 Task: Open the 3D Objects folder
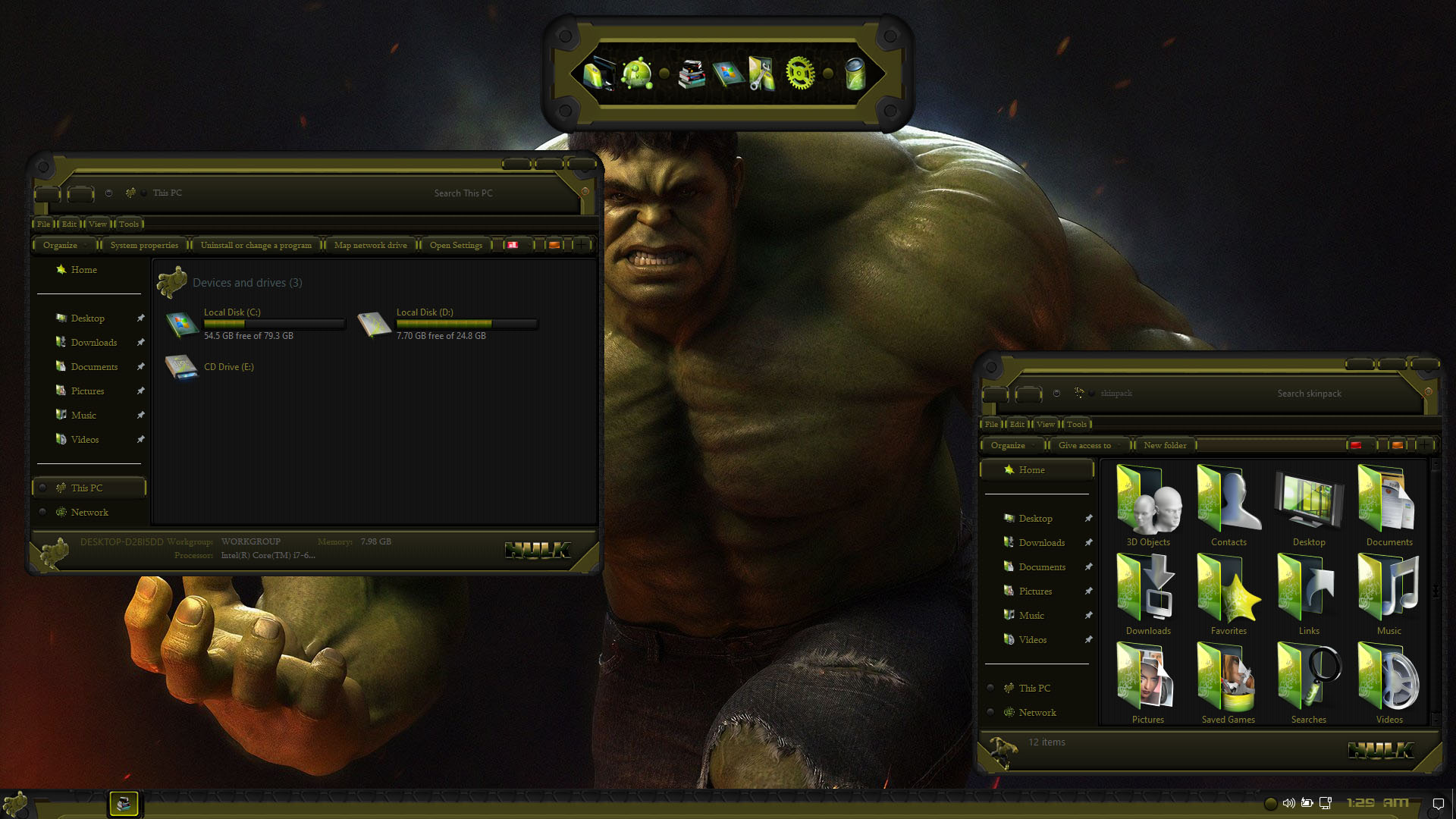coord(1148,504)
